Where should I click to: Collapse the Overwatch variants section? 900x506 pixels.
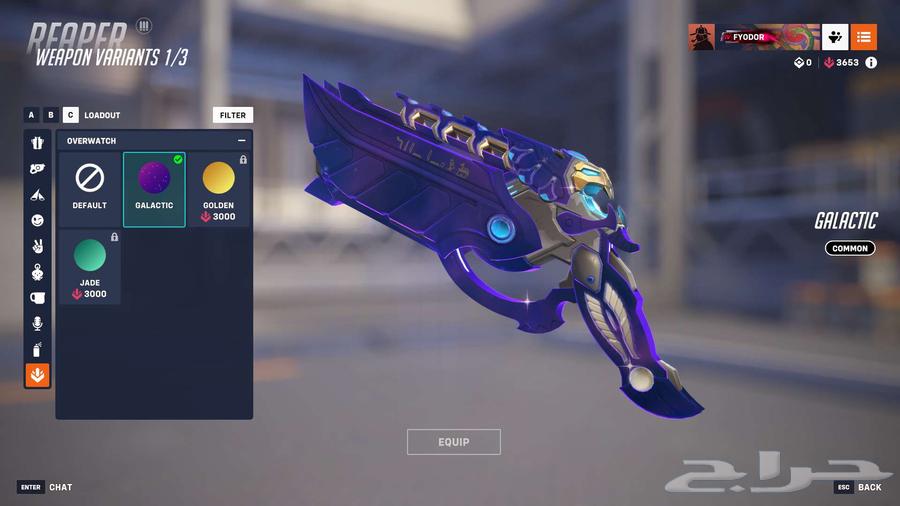point(241,141)
